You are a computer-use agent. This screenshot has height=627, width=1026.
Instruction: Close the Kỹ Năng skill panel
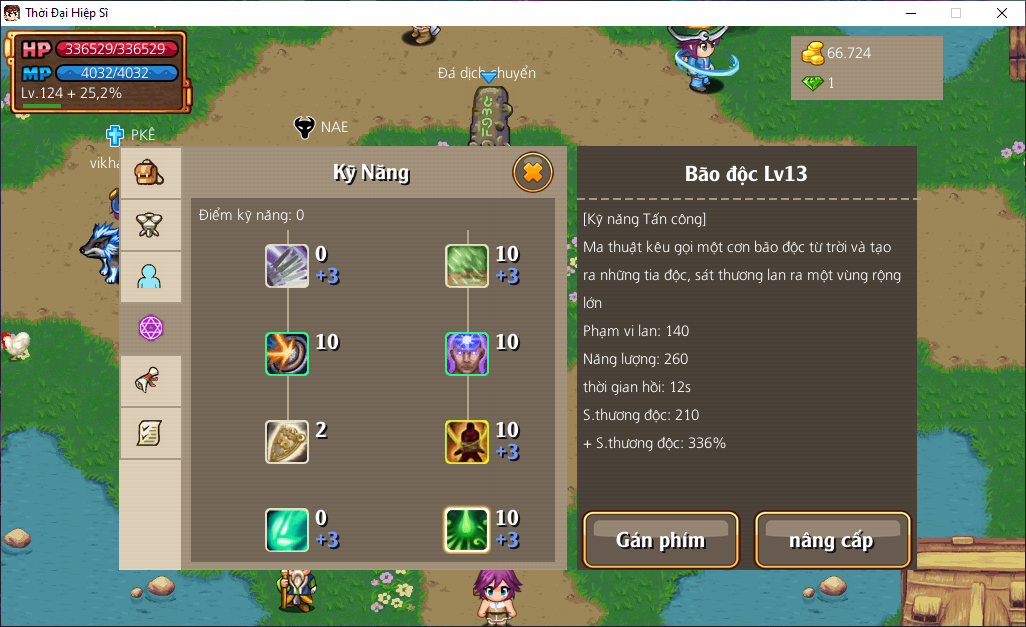click(x=533, y=173)
